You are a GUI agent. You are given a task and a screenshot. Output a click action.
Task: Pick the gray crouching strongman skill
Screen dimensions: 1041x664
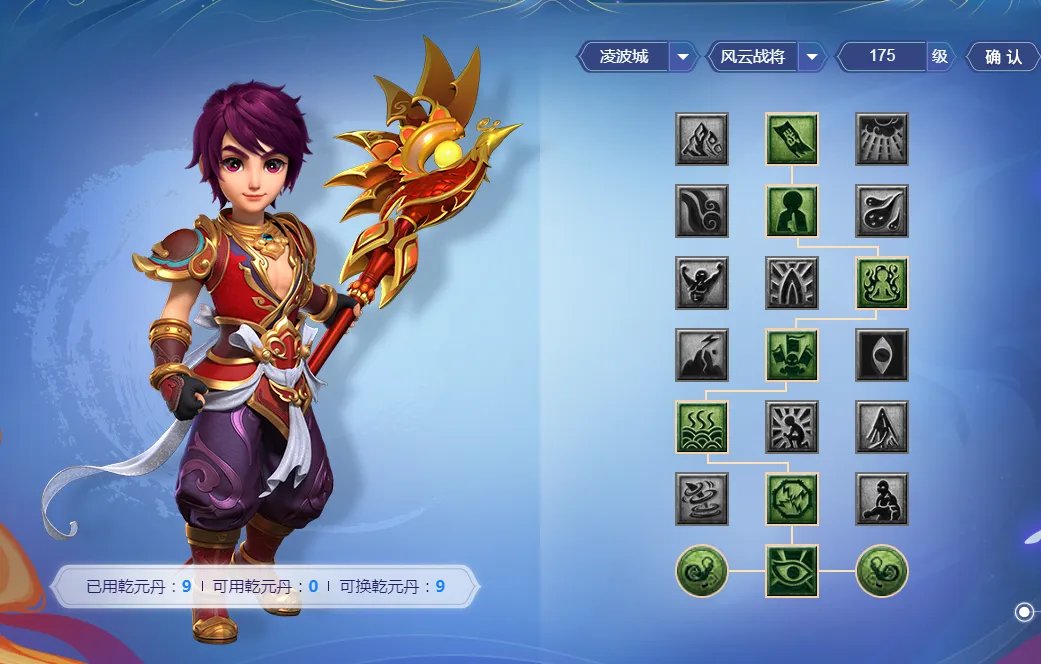pos(882,499)
